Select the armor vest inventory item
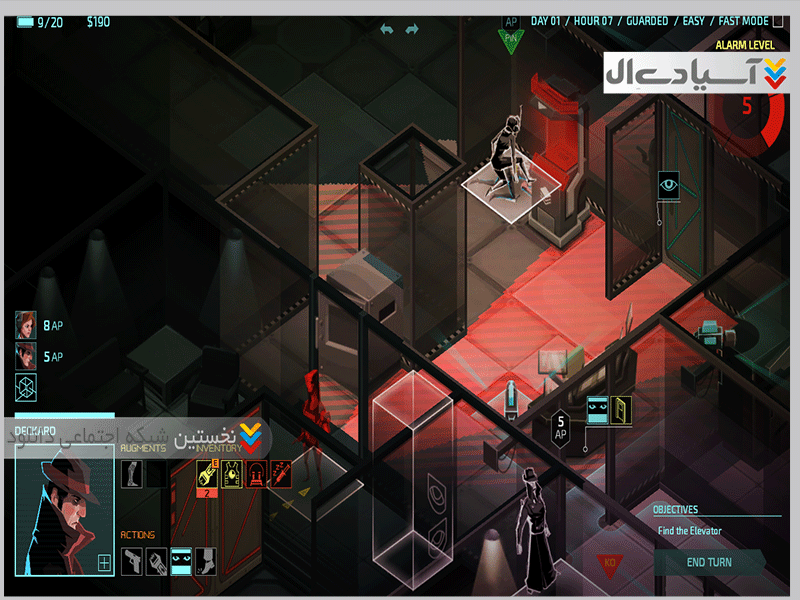800x600 pixels. (x=231, y=474)
